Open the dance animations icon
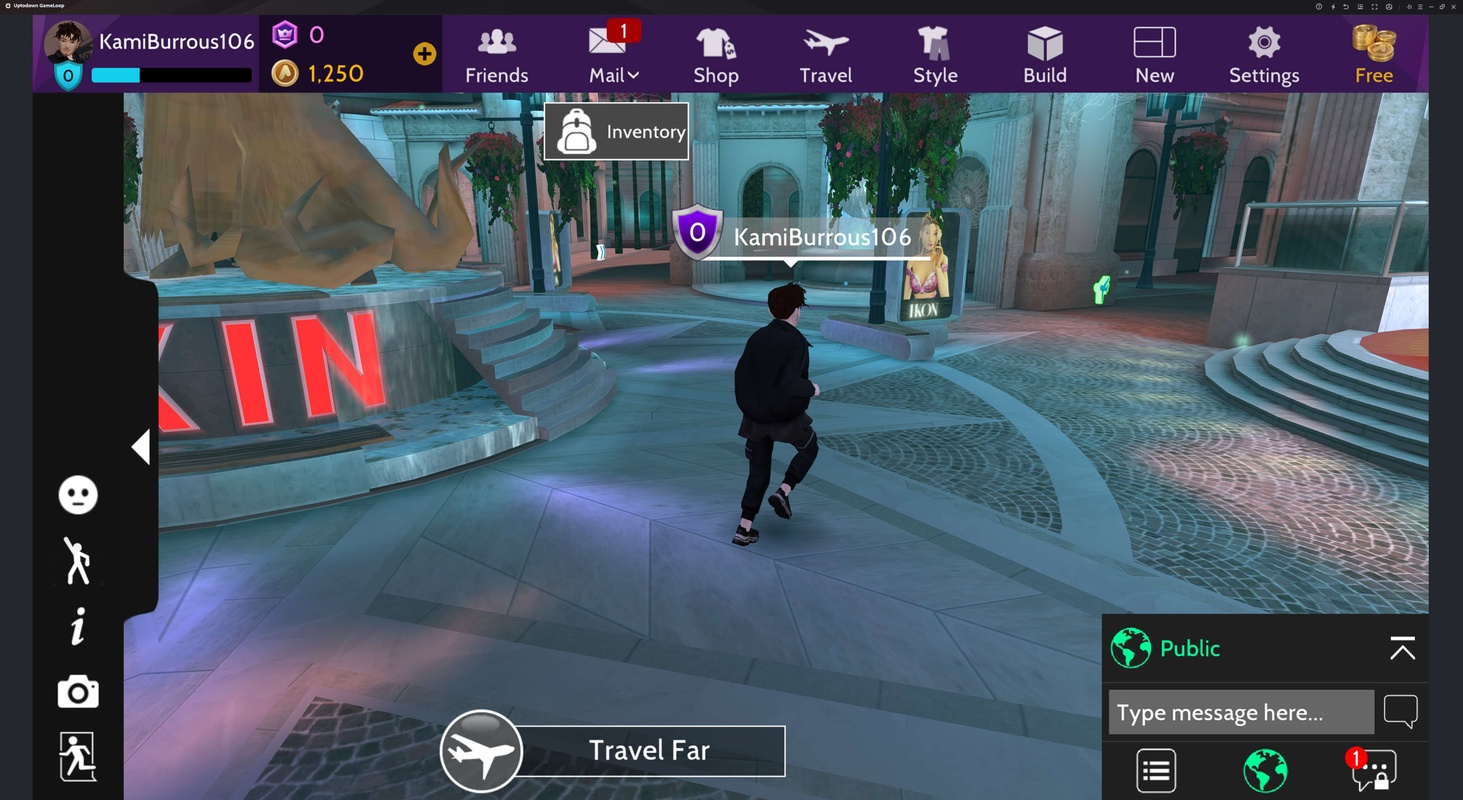The height and width of the screenshot is (800, 1463). point(78,561)
